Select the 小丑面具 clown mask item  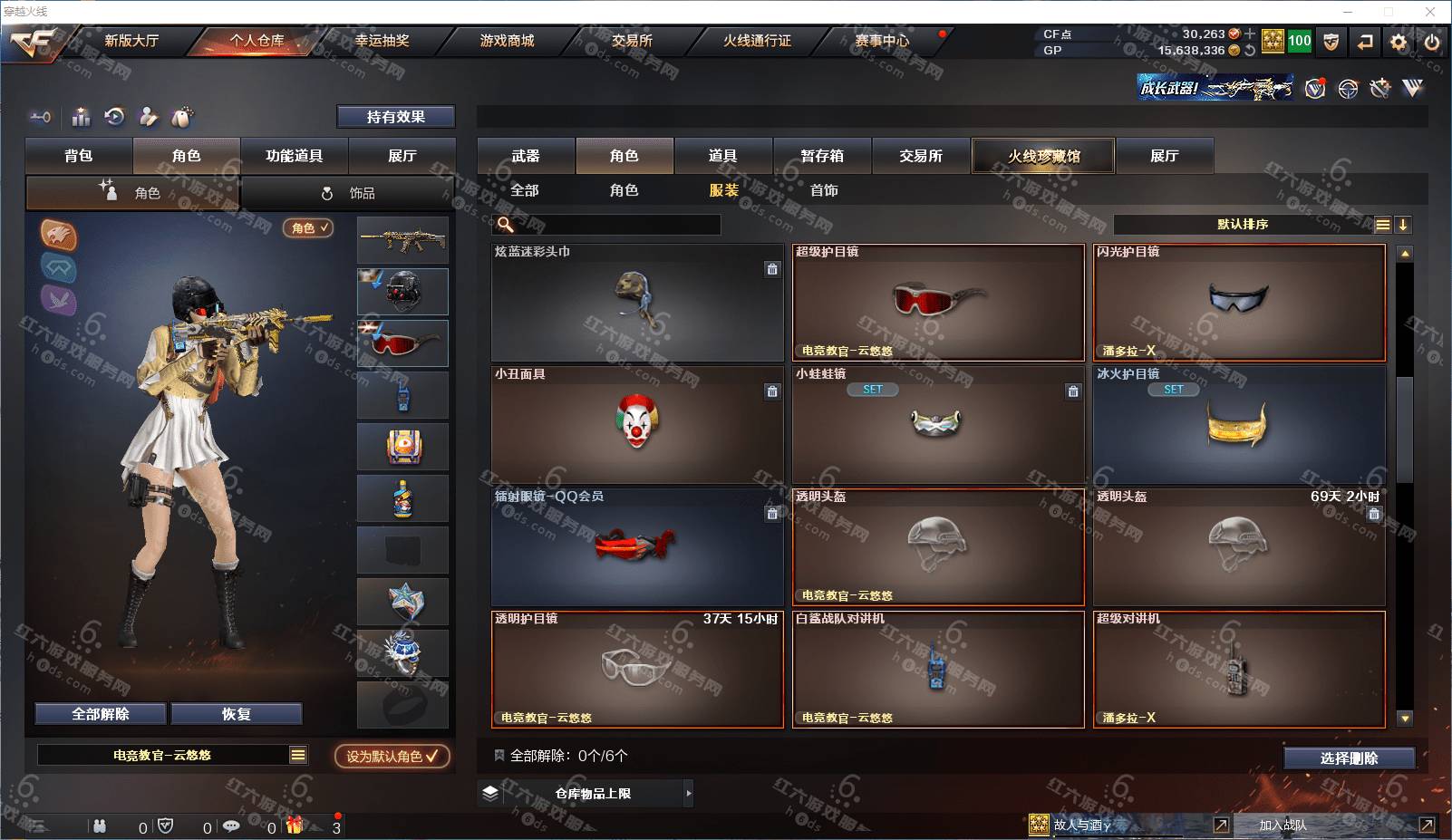[x=637, y=424]
